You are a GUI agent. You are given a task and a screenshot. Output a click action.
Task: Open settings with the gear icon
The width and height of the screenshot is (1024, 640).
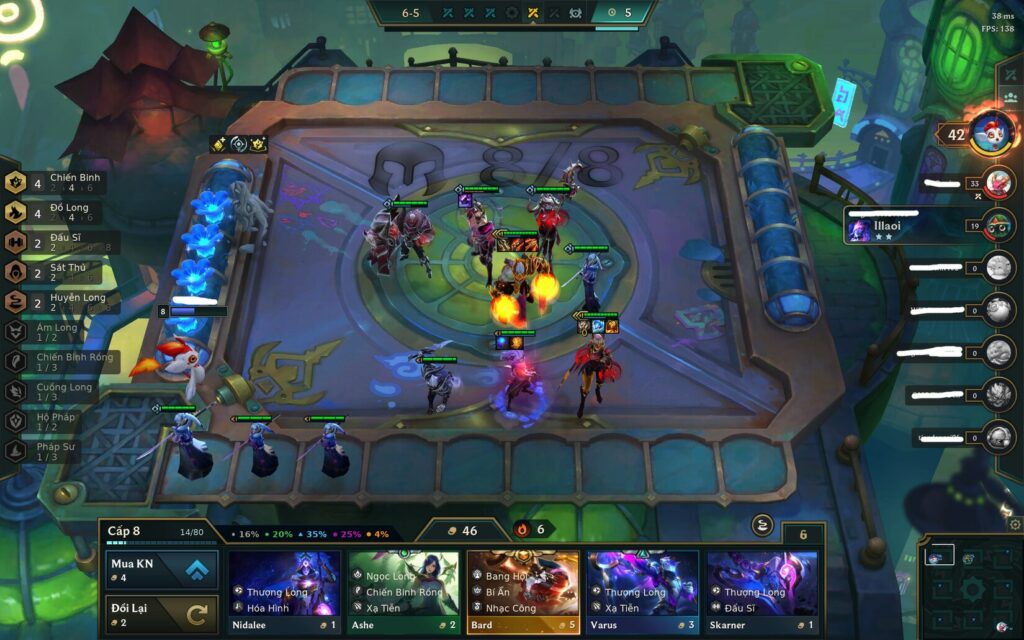coord(1015,524)
